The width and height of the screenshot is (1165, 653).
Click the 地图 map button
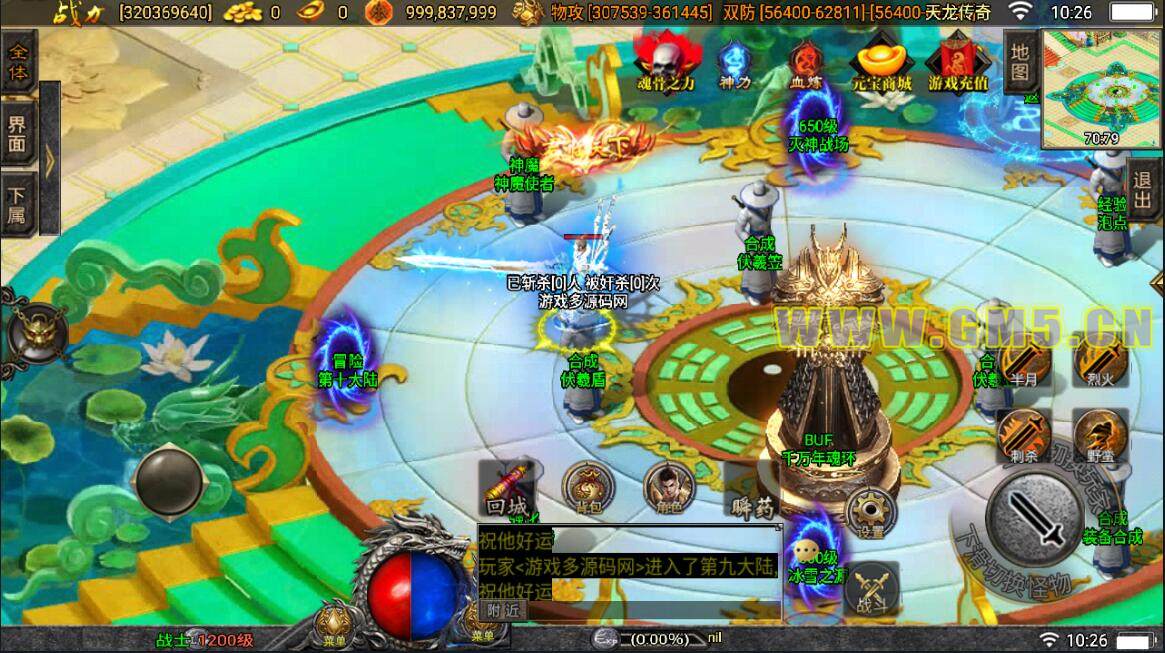[1019, 62]
